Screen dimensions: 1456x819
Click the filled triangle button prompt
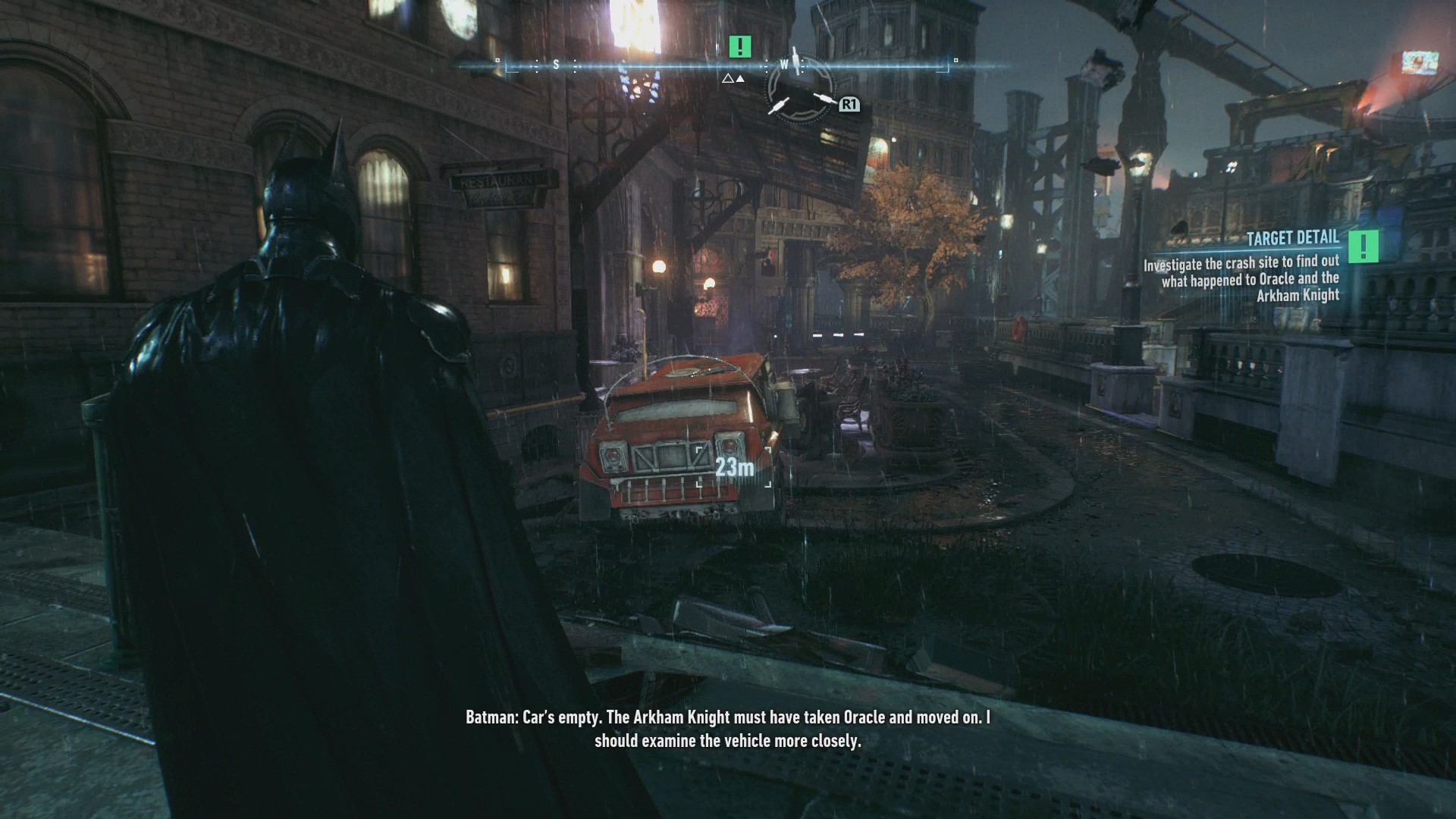click(x=740, y=78)
